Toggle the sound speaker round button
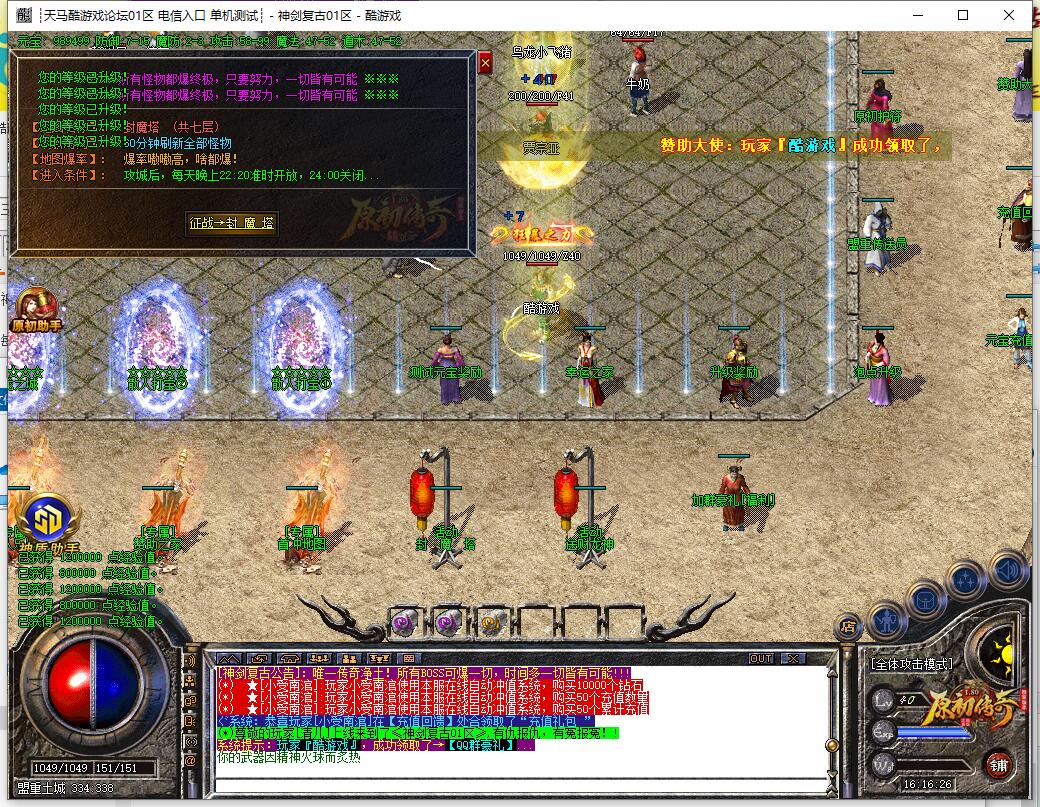The image size is (1040, 807). (x=1007, y=571)
